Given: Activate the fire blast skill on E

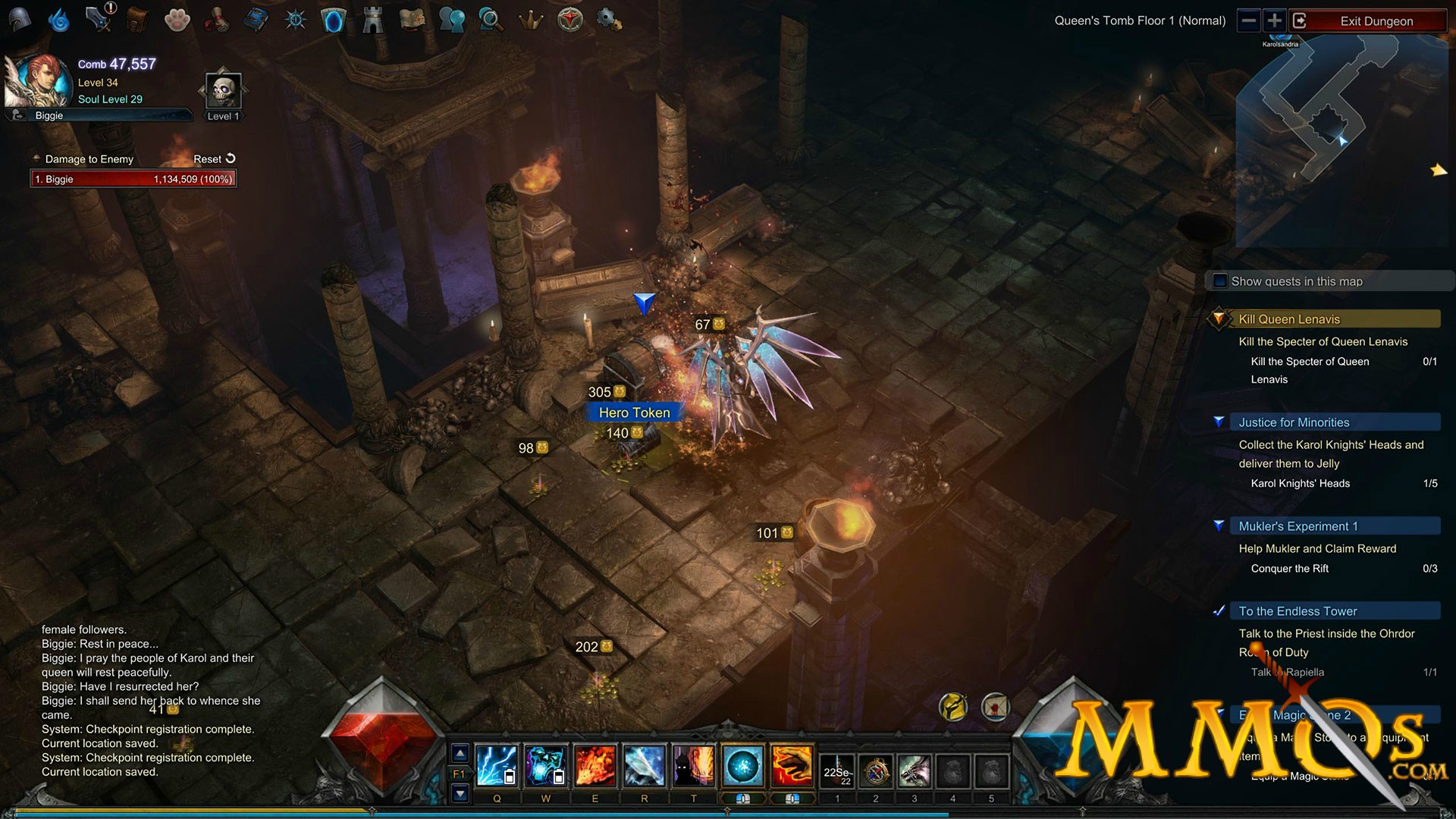Looking at the screenshot, I should pyautogui.click(x=595, y=766).
